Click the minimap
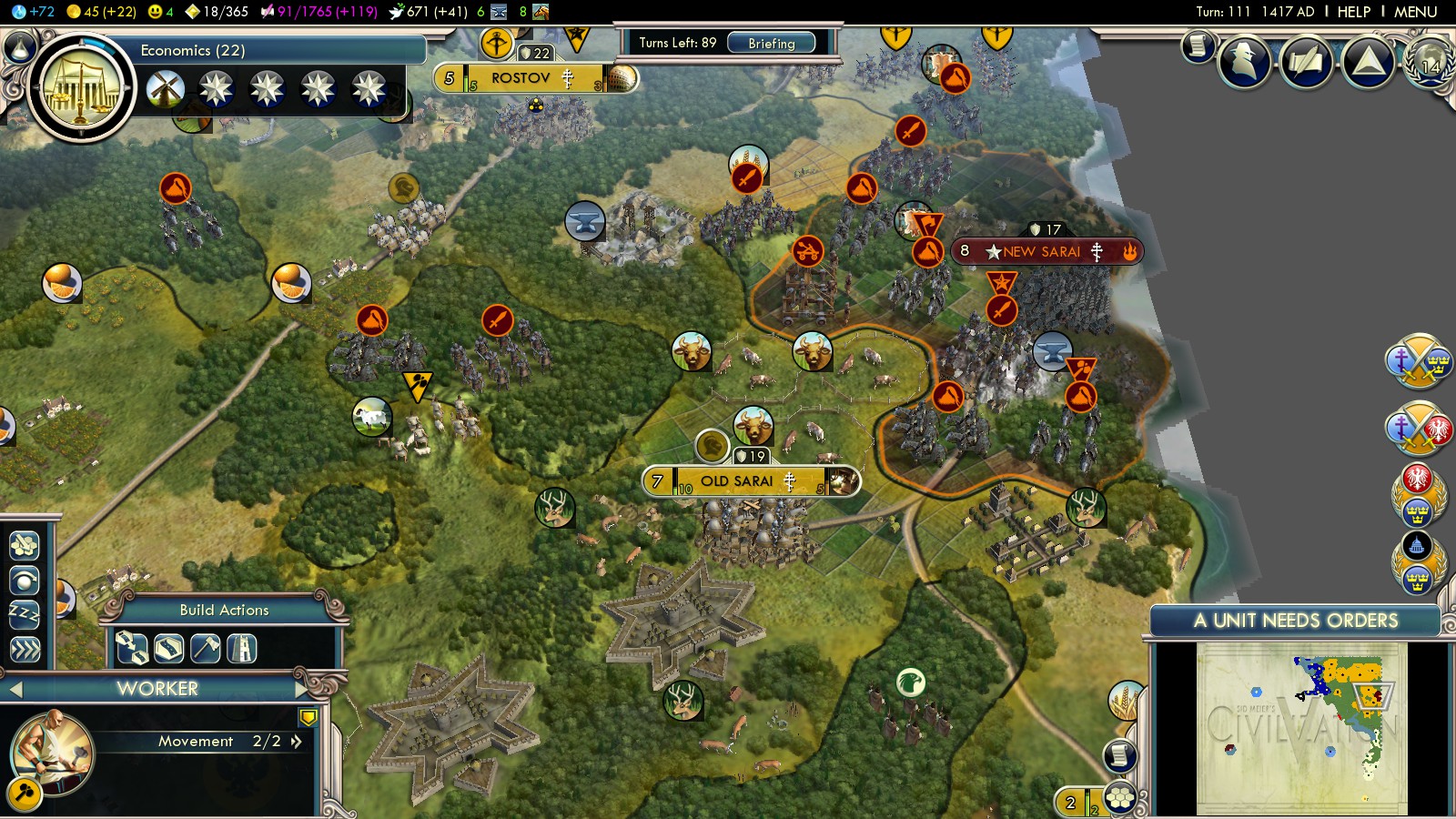The width and height of the screenshot is (1456, 819). [x=1301, y=728]
